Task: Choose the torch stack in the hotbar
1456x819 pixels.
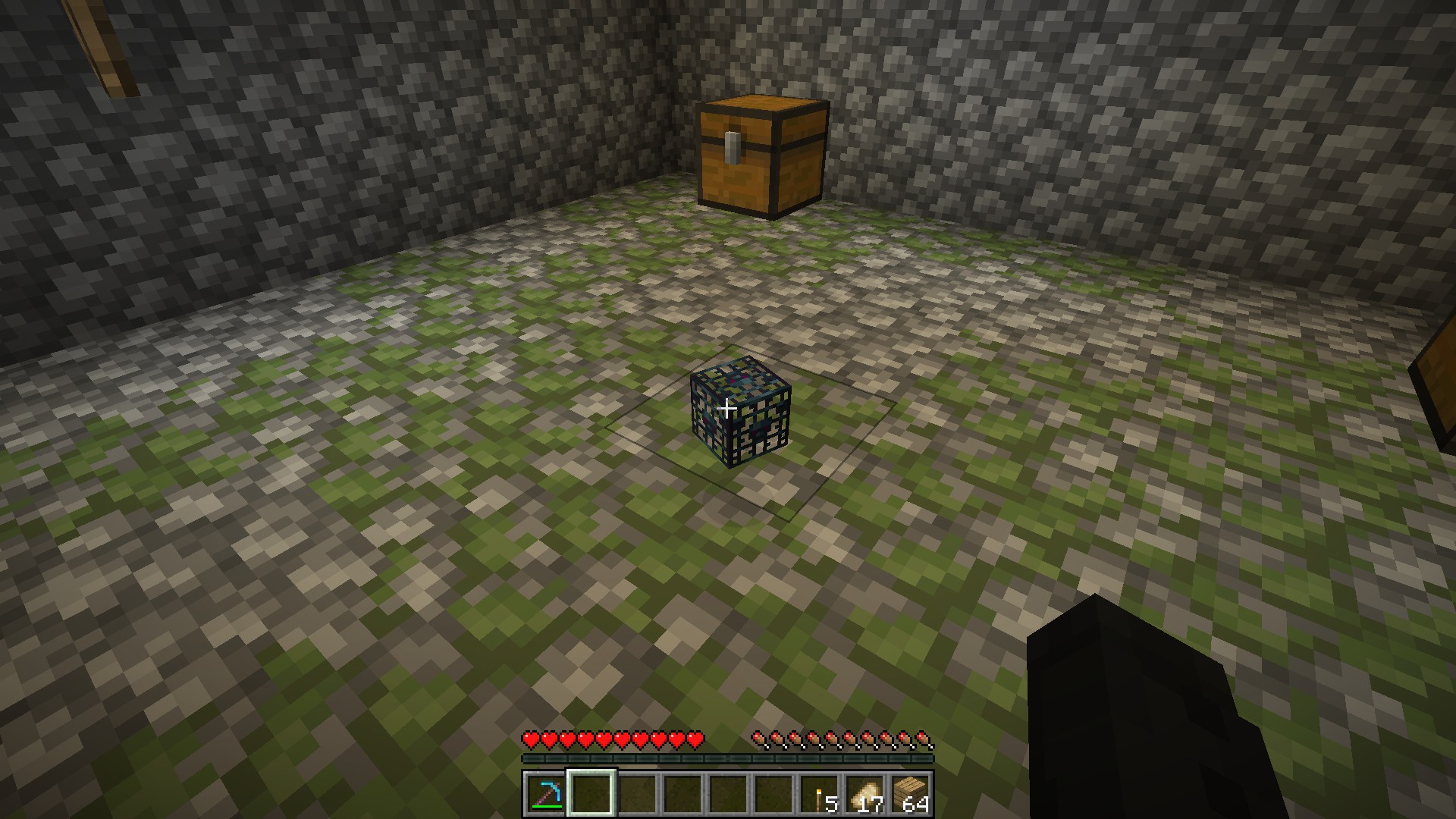Action: click(x=819, y=794)
